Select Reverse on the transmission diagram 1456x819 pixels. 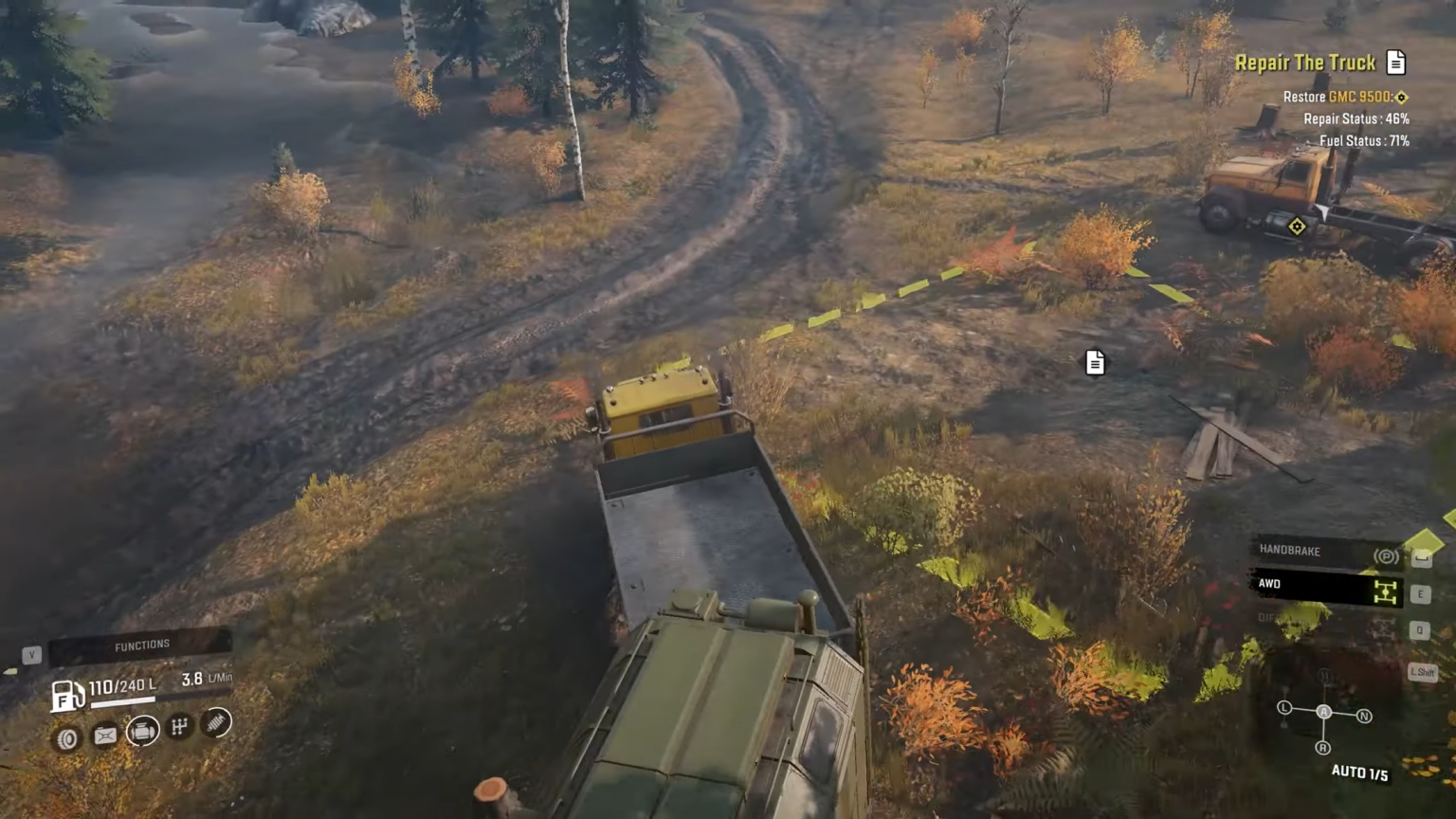1321,747
